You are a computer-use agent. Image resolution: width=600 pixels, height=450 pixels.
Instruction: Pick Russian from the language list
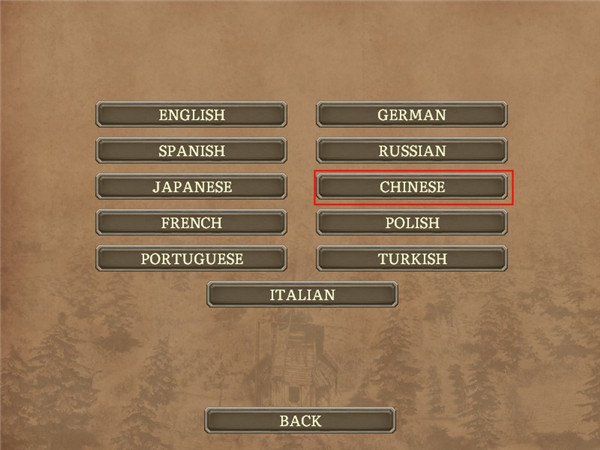click(x=411, y=151)
